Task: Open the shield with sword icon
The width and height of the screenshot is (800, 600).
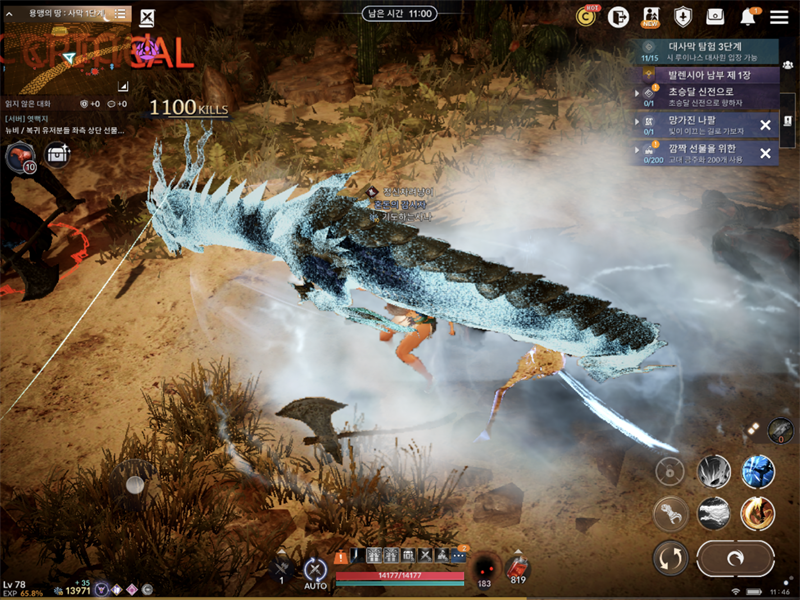Action: pyautogui.click(x=683, y=16)
